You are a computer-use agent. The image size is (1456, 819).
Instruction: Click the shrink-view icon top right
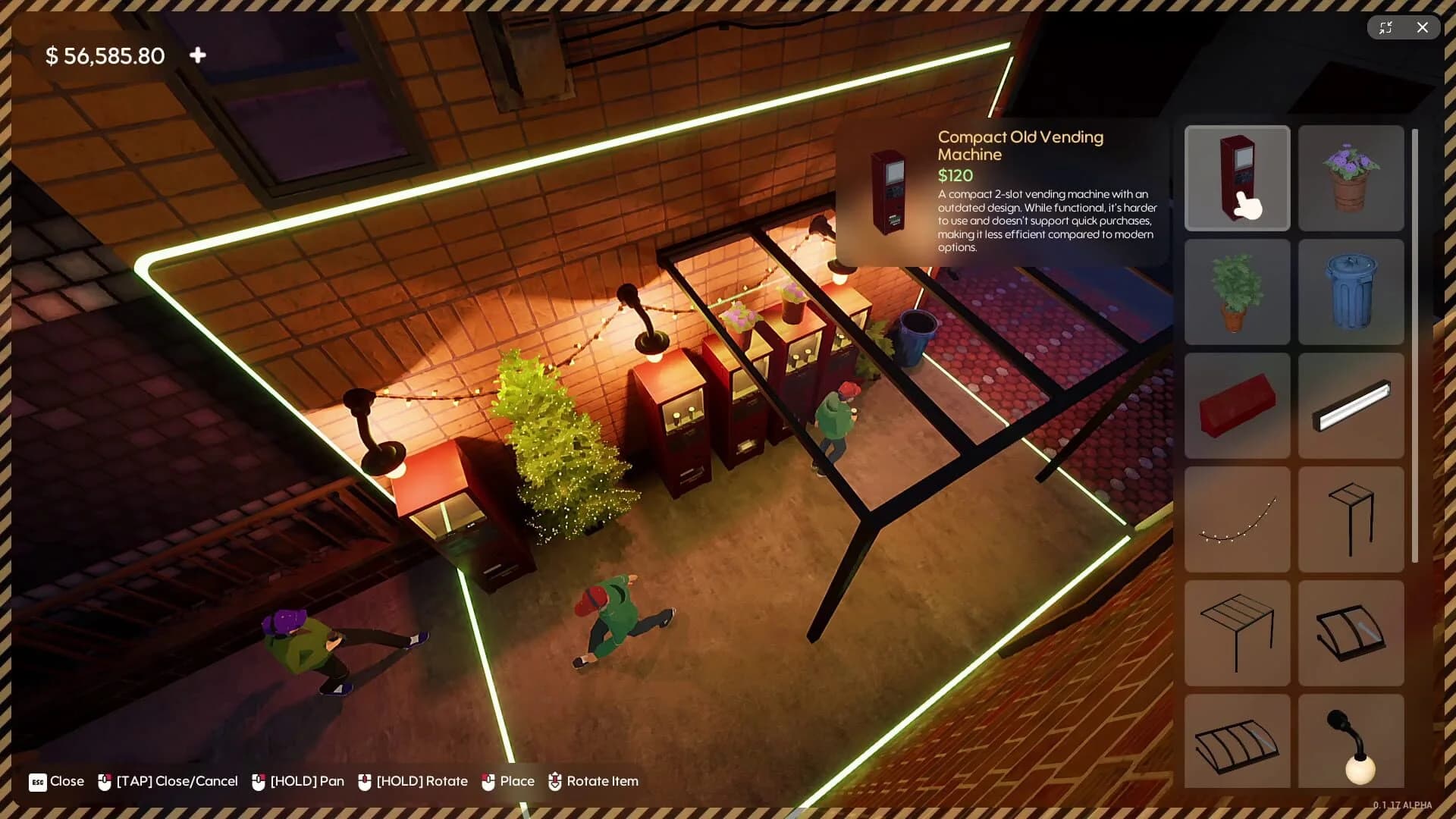(x=1386, y=27)
